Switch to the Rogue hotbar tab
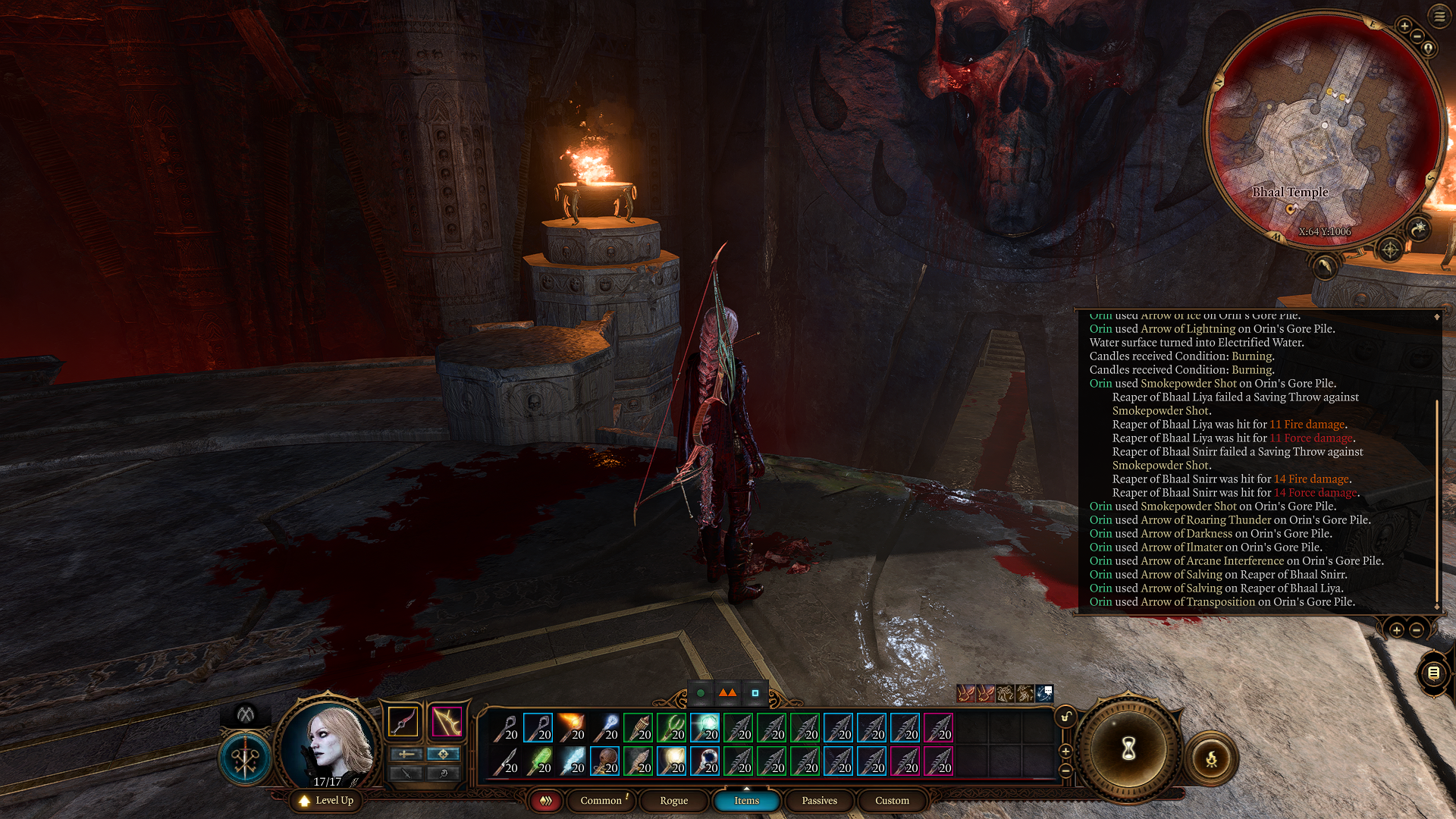This screenshot has width=1456, height=819. (673, 800)
